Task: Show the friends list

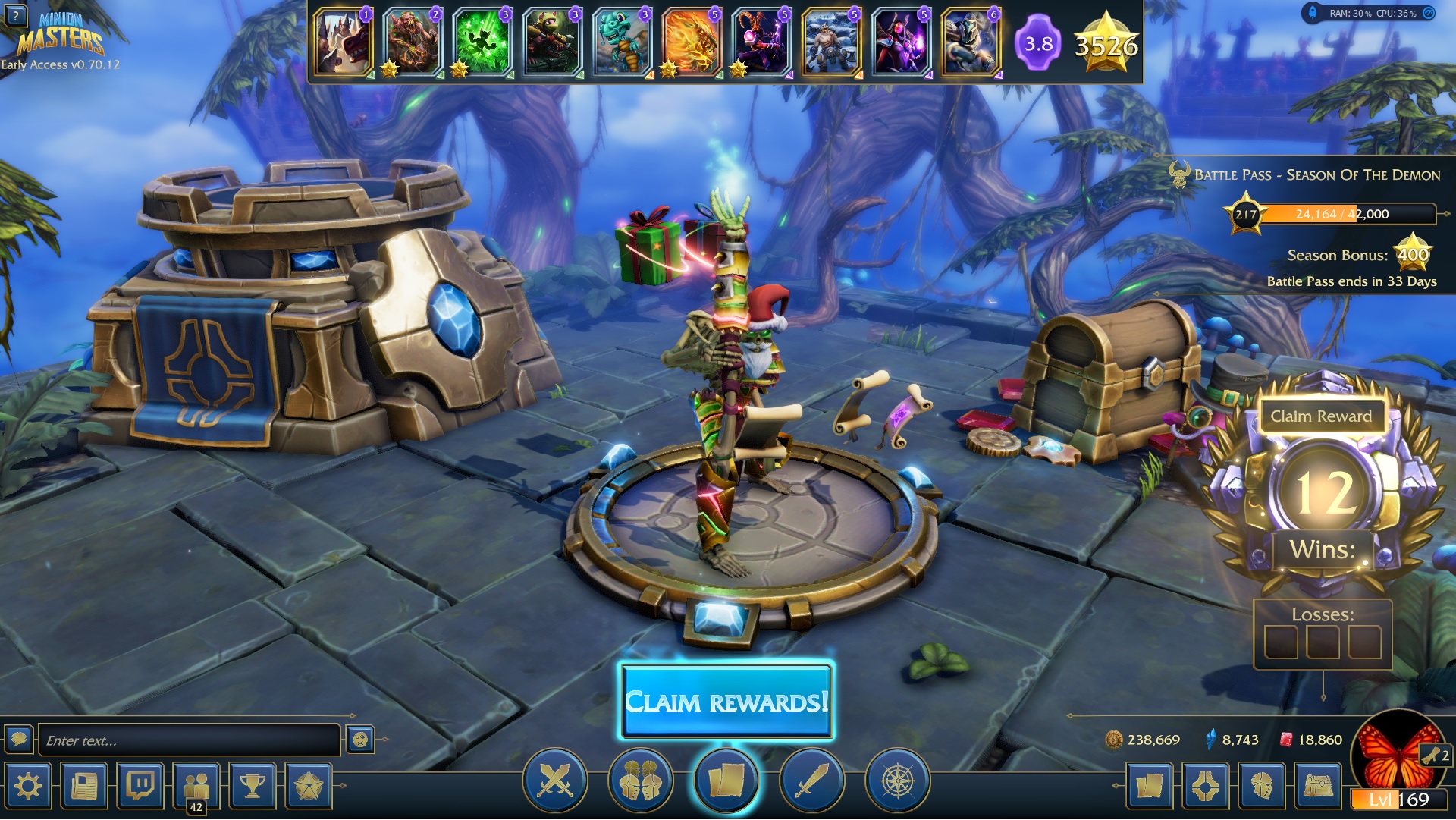Action: [196, 786]
